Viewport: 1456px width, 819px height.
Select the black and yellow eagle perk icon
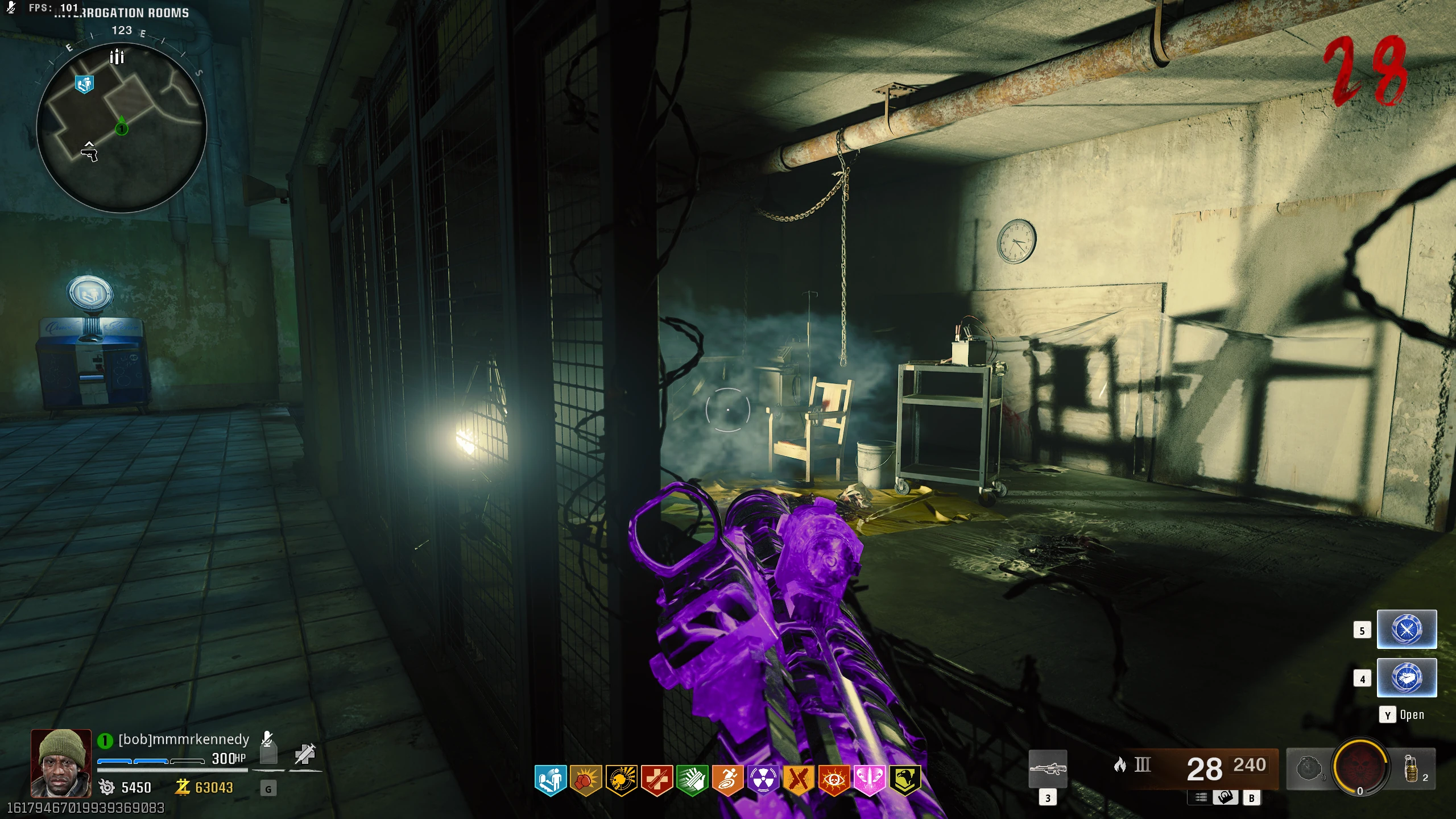pos(905,780)
